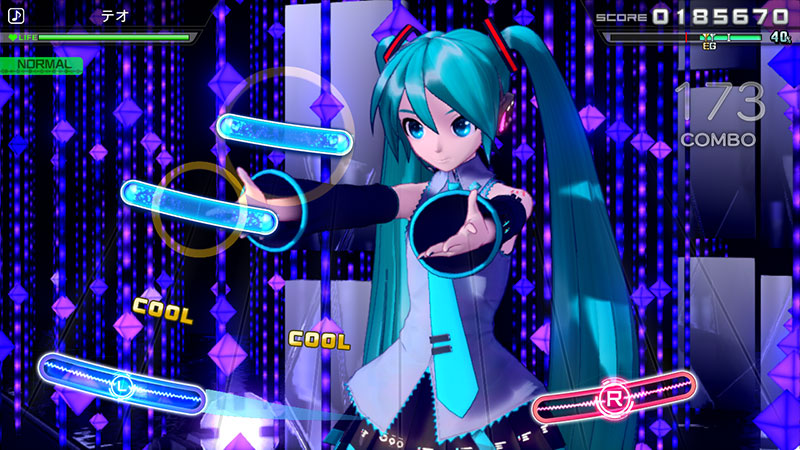This screenshot has height=450, width=800.
Task: Click the music note song icon
Action: click(x=16, y=16)
